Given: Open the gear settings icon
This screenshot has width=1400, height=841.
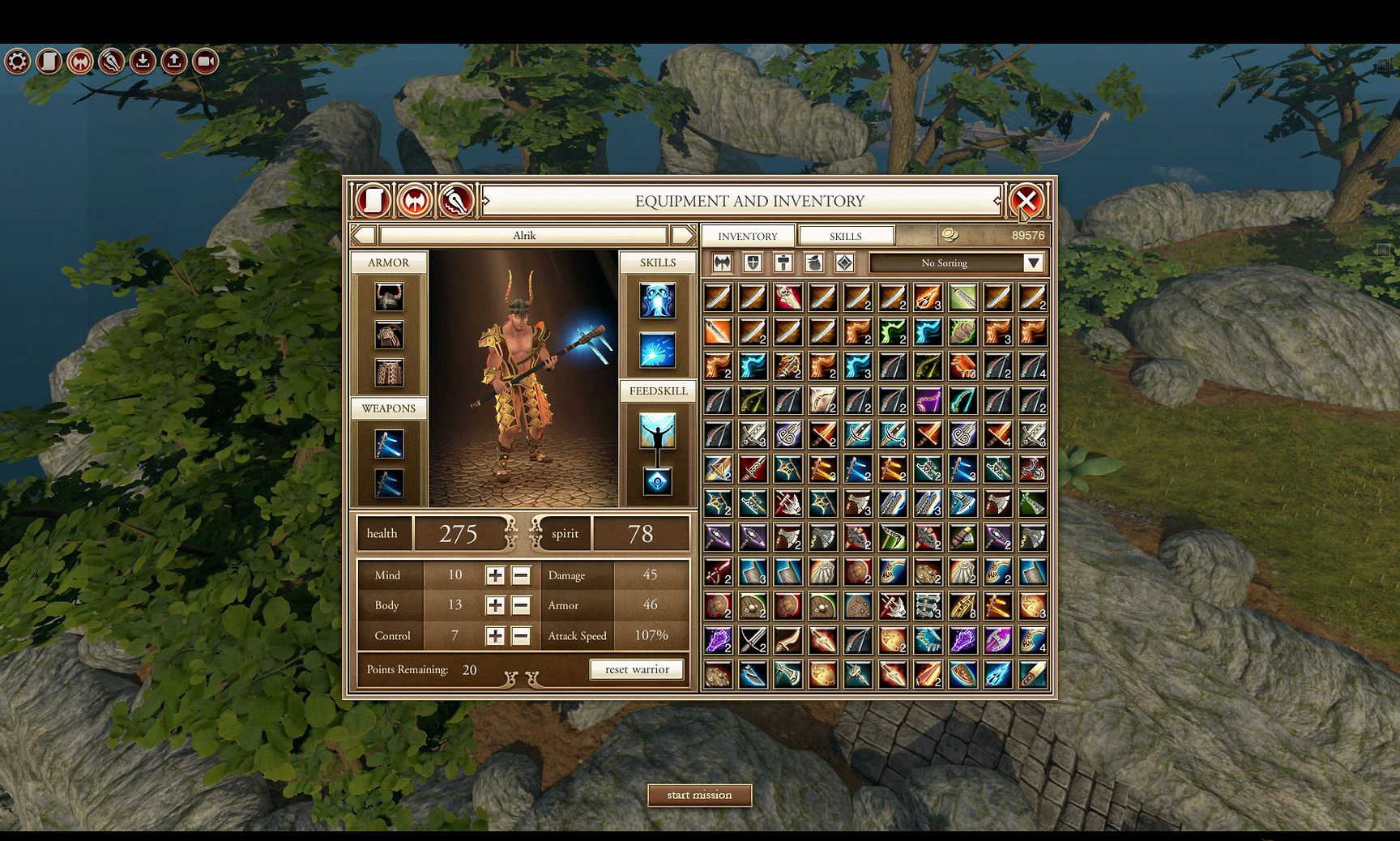Looking at the screenshot, I should [17, 61].
